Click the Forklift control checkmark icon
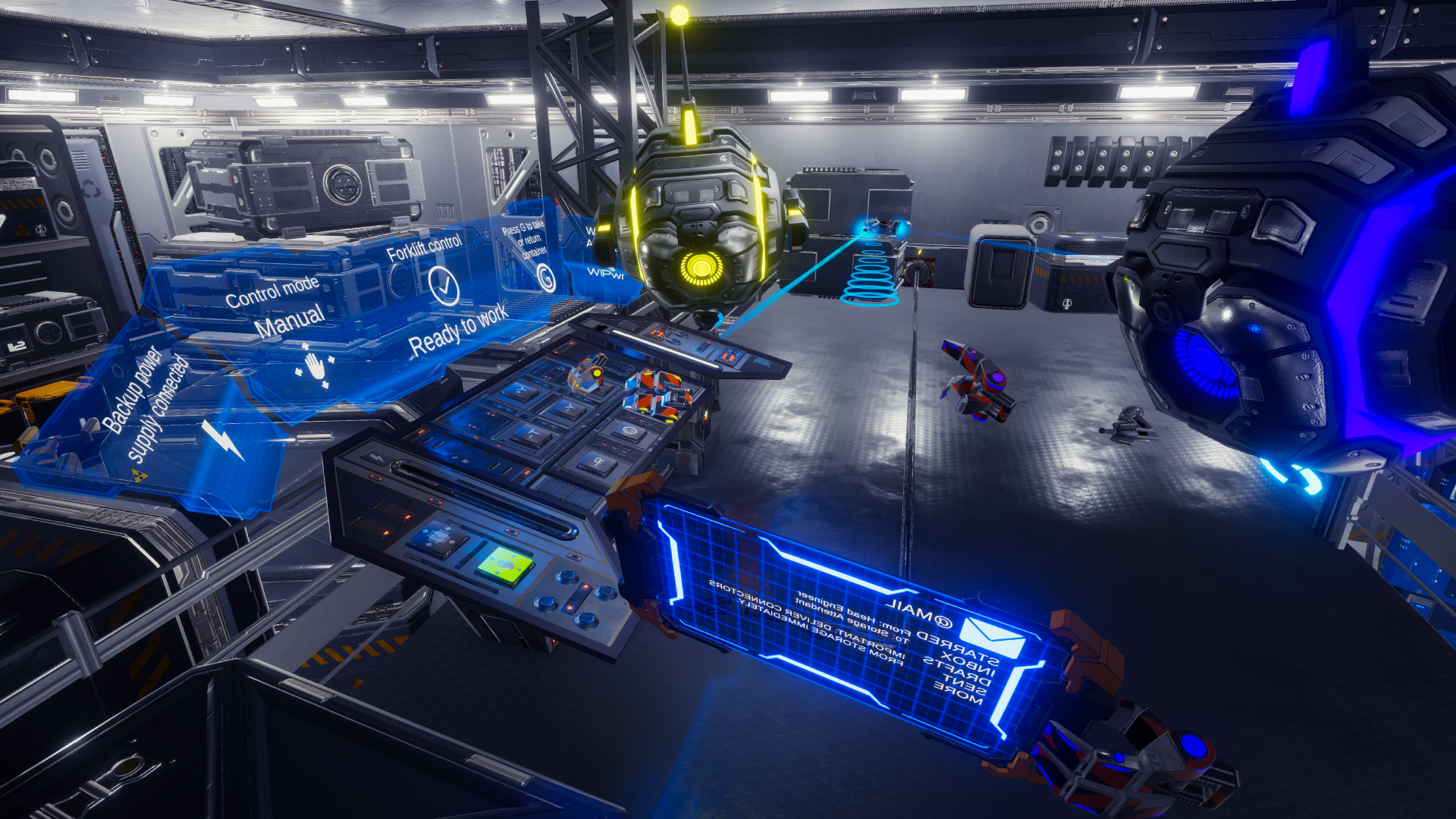 [x=444, y=286]
